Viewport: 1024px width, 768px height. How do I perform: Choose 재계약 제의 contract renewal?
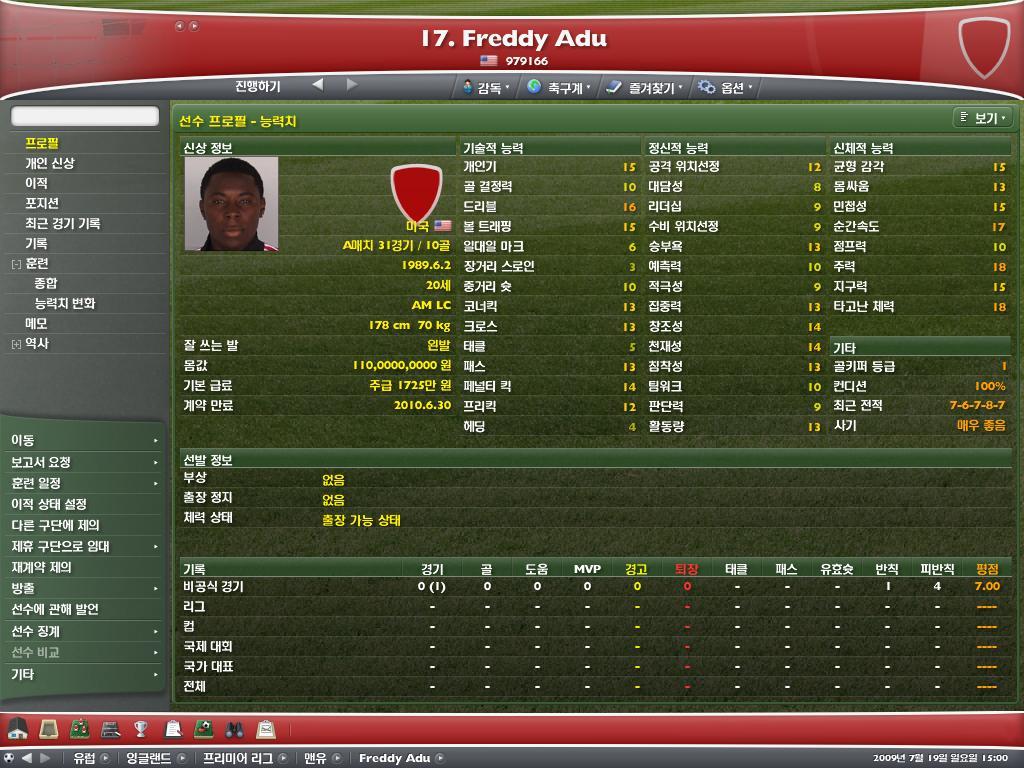point(41,567)
